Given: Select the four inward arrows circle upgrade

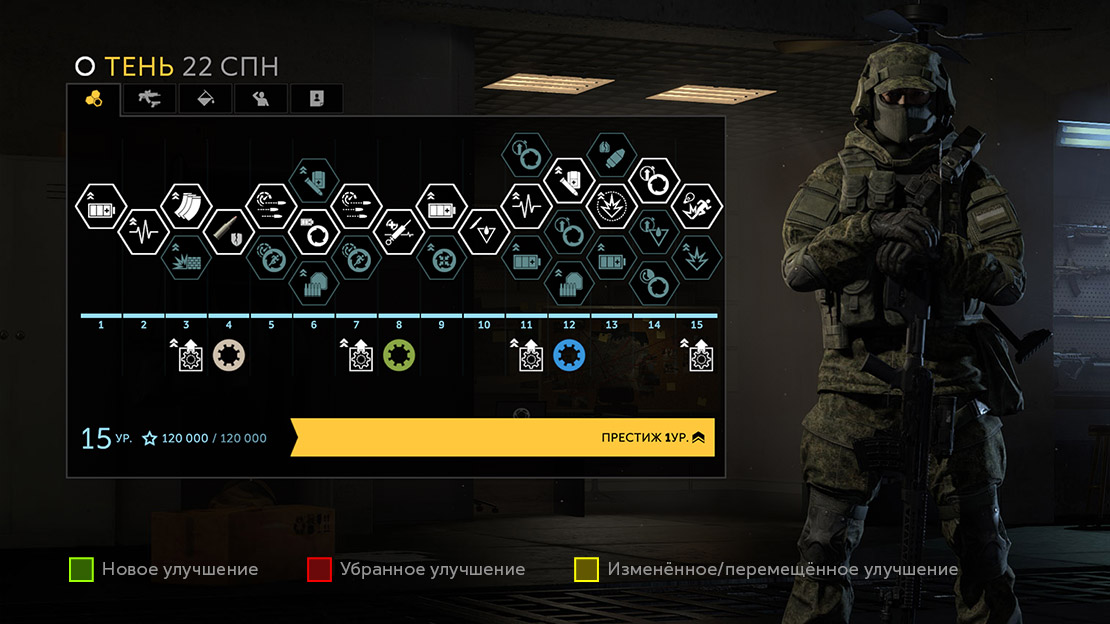Looking at the screenshot, I should pos(441,259).
